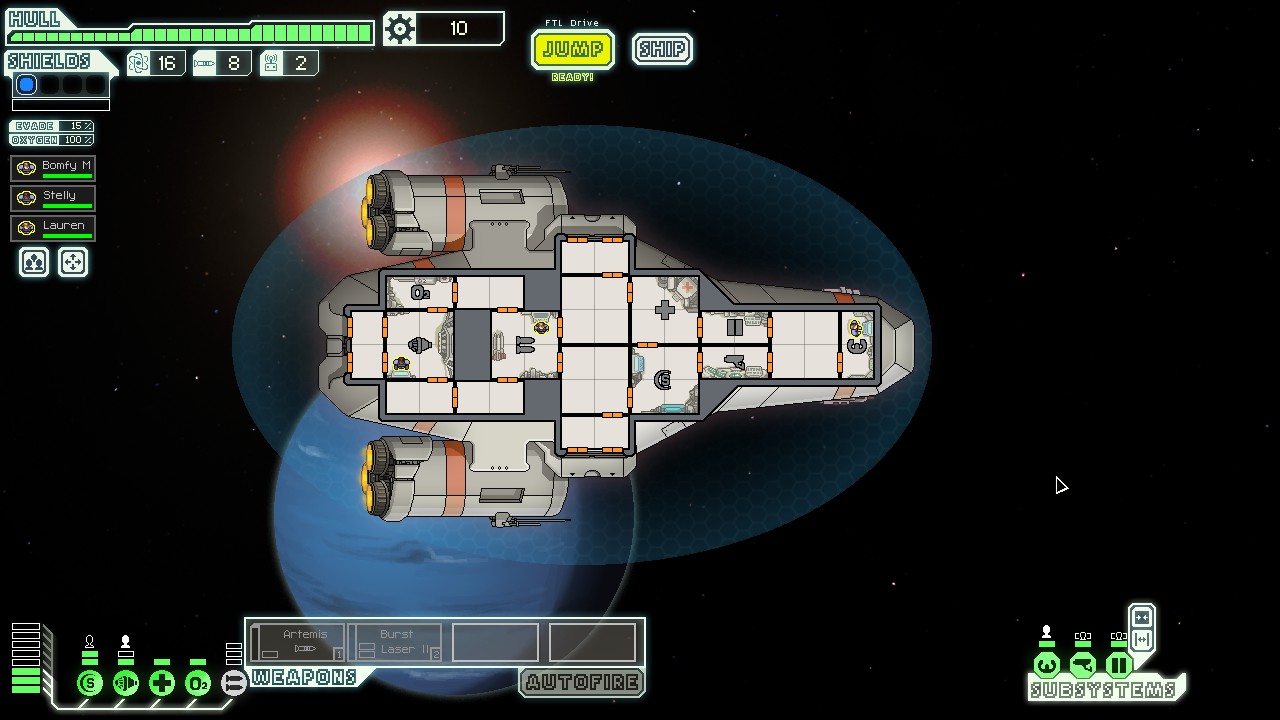Click the Piloting subsystem icon
Viewport: 1280px width, 720px height.
1047,665
